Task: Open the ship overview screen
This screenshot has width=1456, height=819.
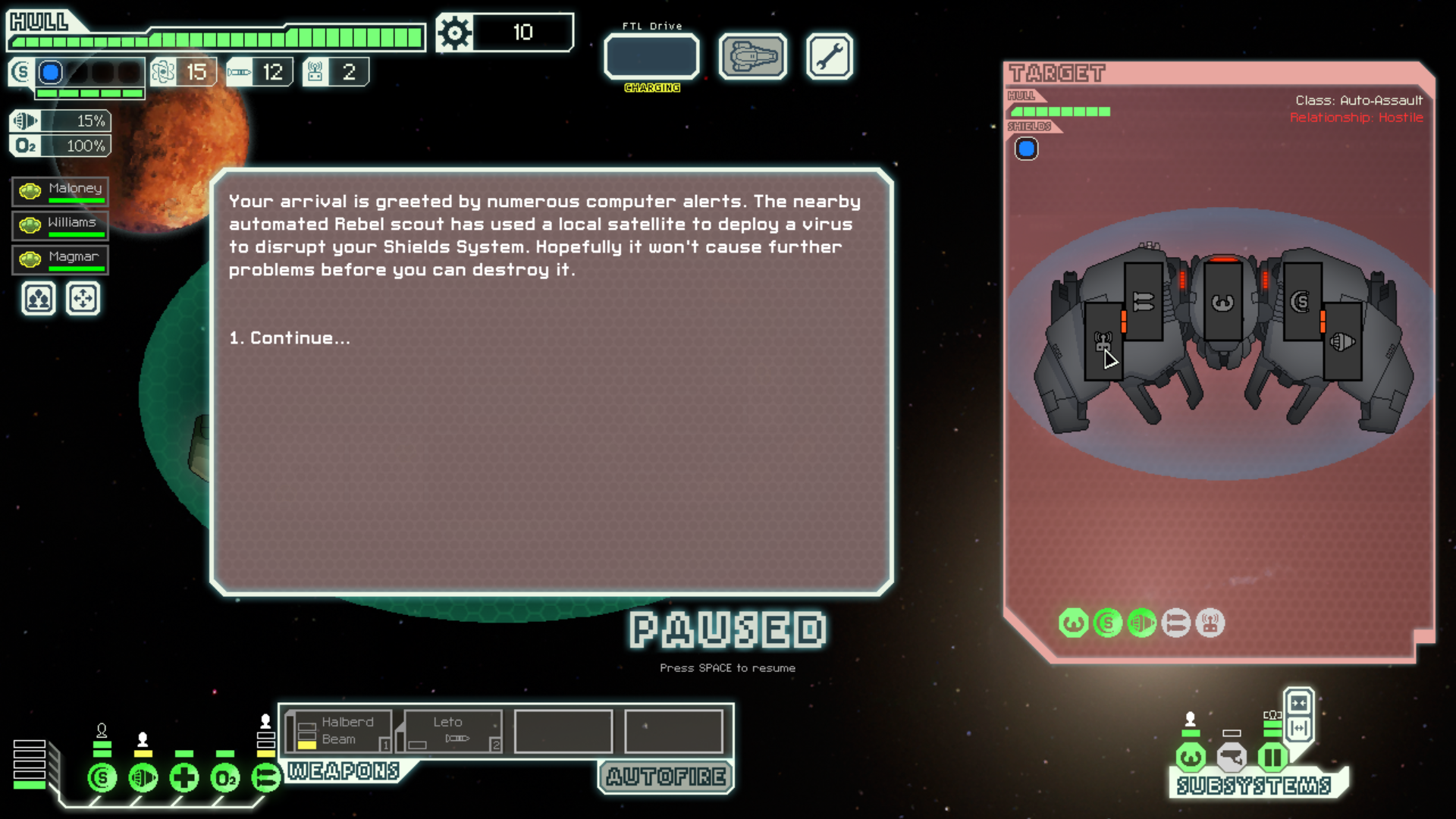Action: [x=752, y=56]
